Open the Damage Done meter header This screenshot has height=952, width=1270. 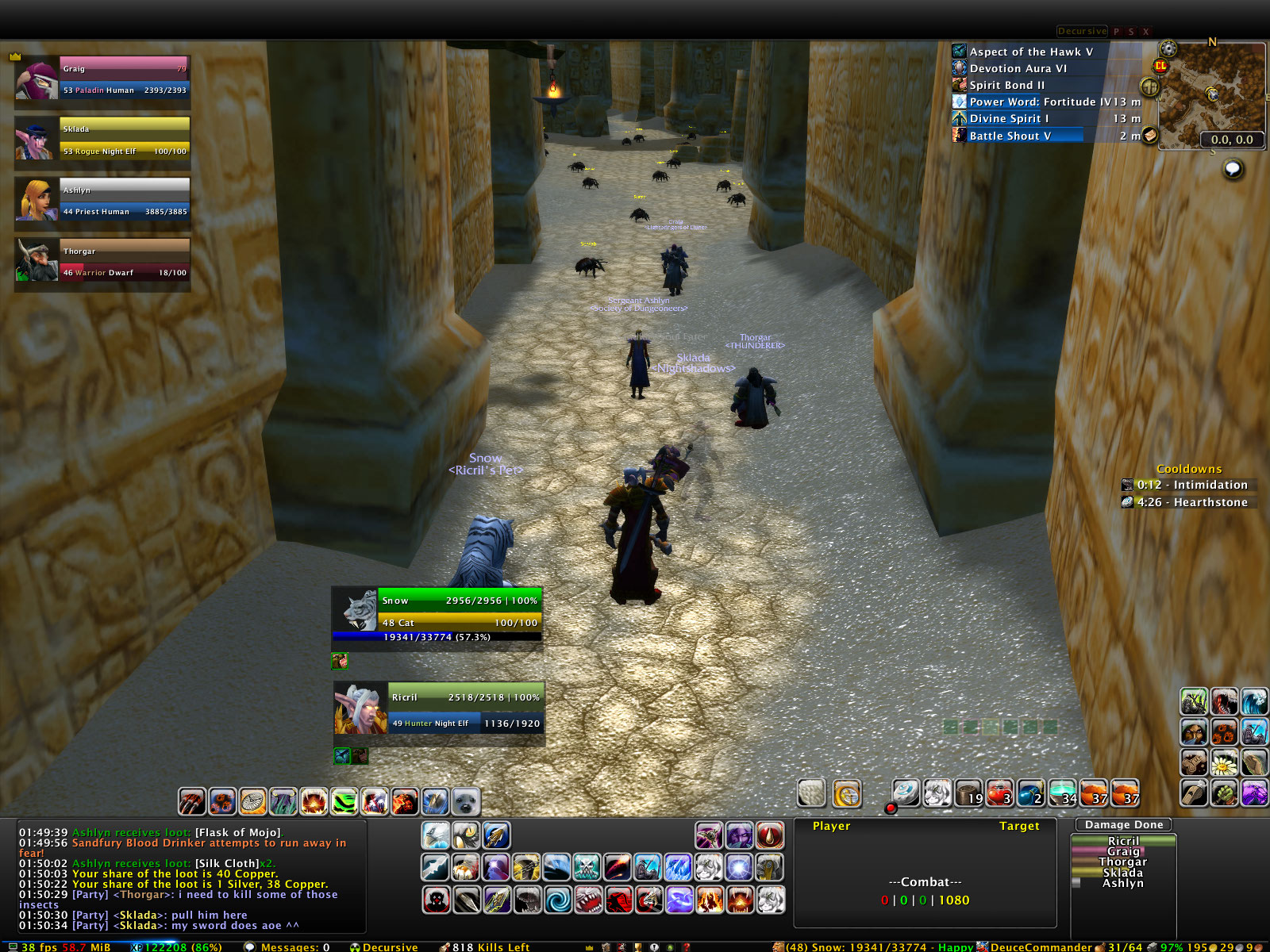(1123, 825)
